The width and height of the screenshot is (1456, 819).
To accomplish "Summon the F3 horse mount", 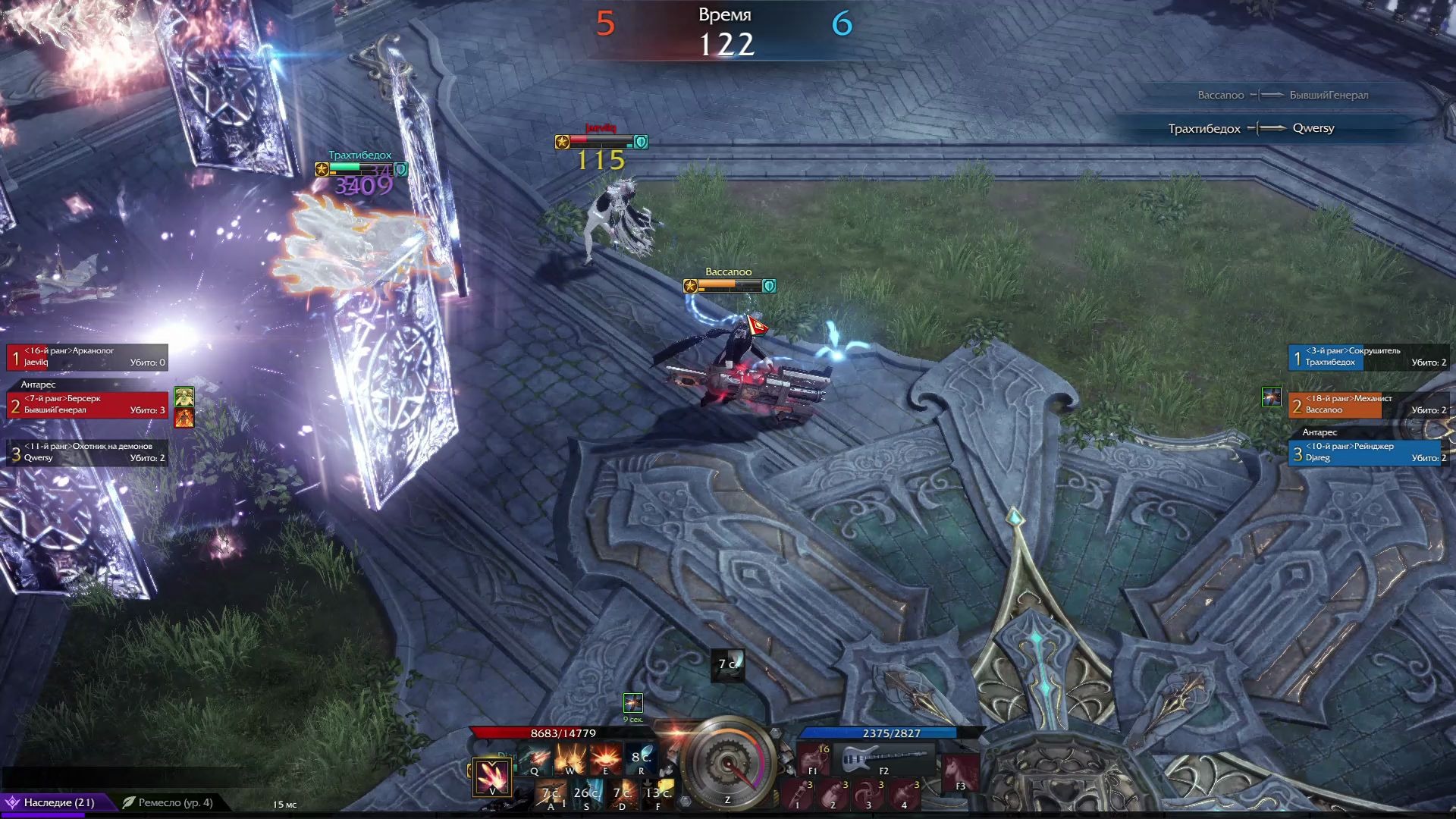I will click(960, 773).
